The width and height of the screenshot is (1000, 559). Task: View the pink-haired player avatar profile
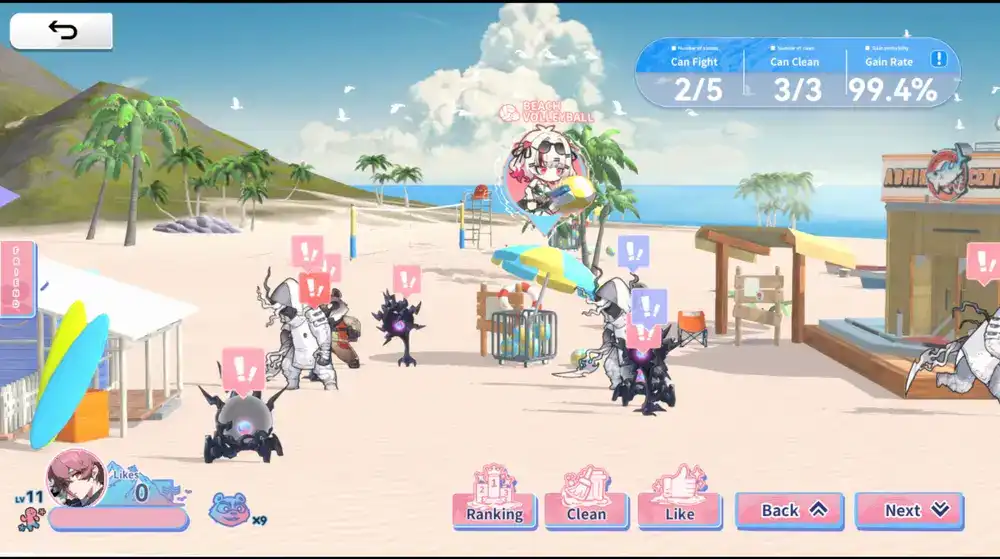coord(76,478)
